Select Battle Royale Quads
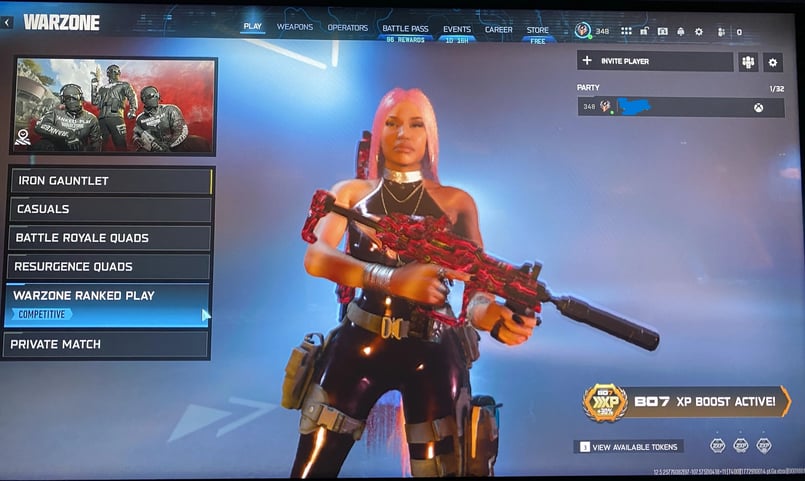The height and width of the screenshot is (481, 805). click(x=110, y=238)
